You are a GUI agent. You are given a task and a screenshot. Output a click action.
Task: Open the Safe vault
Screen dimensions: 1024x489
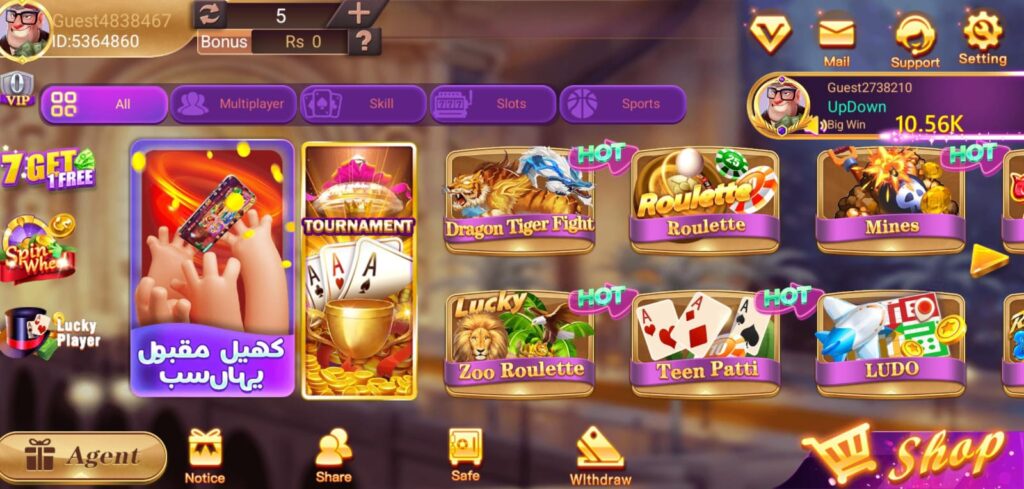pyautogui.click(x=465, y=455)
